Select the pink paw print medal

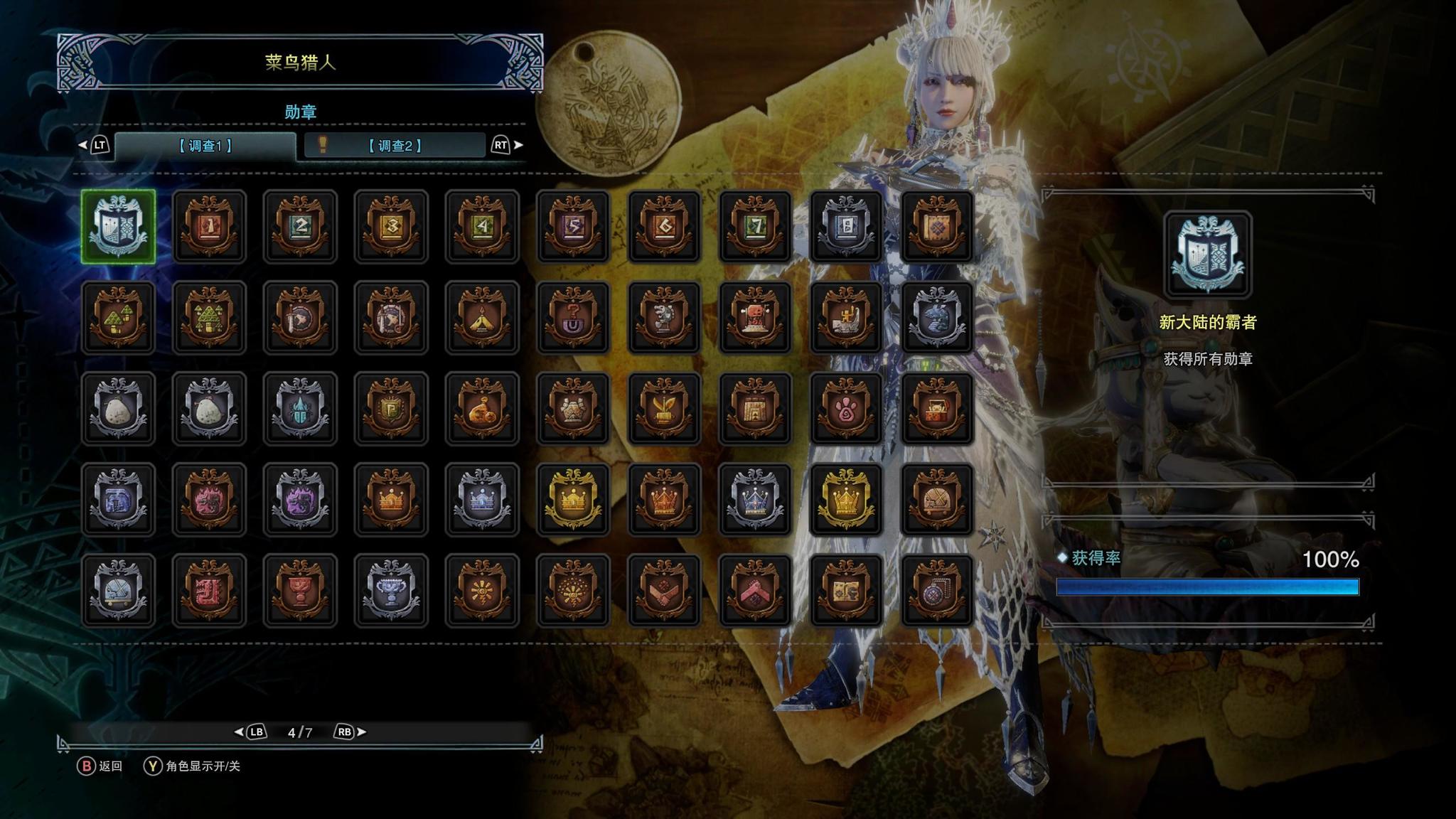846,409
